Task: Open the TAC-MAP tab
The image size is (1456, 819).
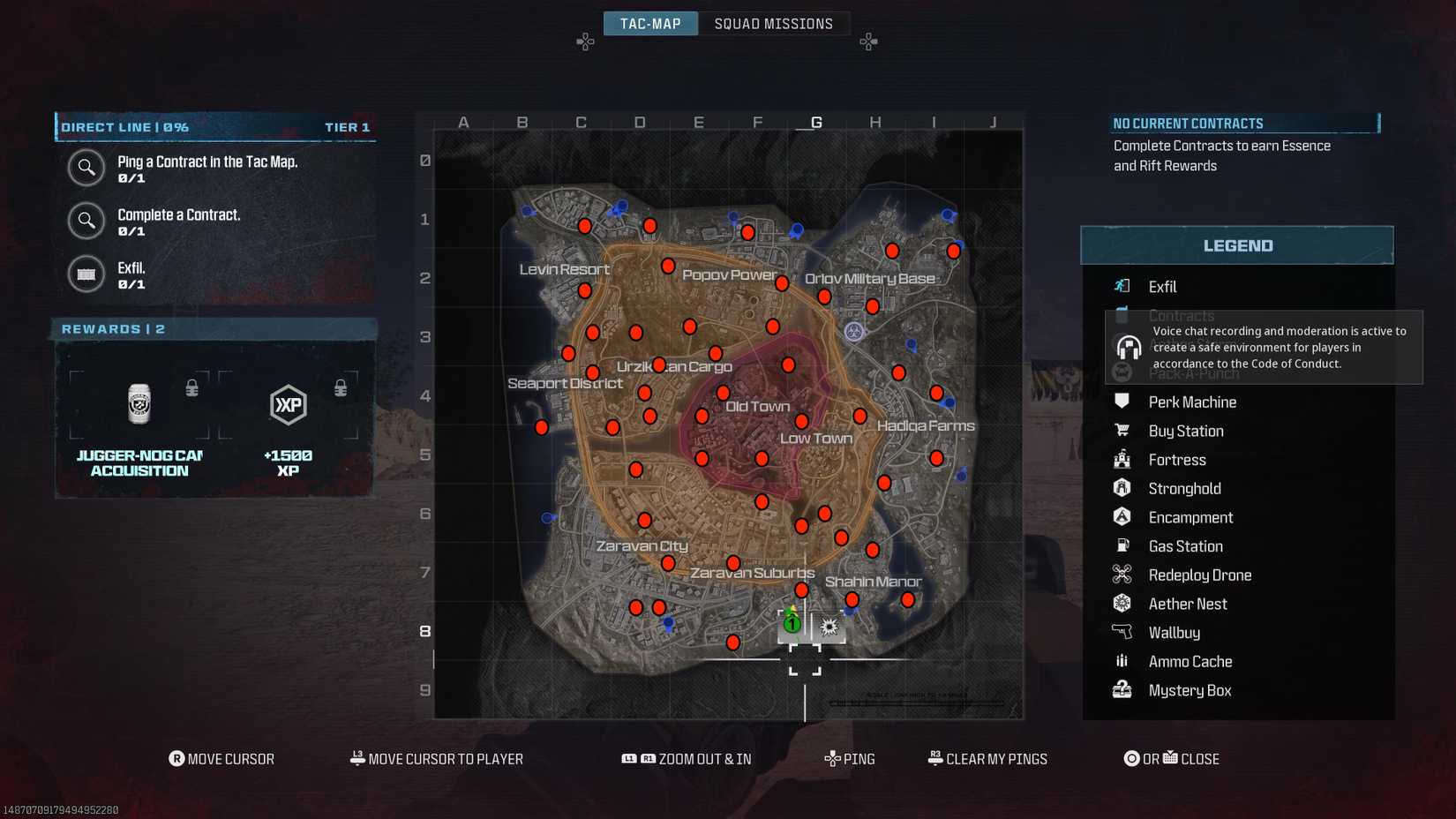Action: [650, 23]
